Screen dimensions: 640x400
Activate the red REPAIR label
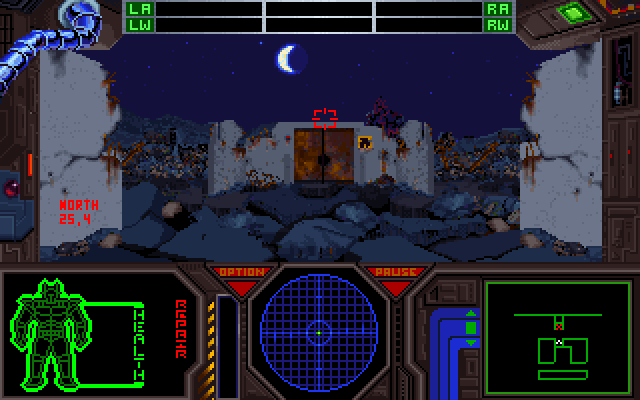tap(181, 328)
